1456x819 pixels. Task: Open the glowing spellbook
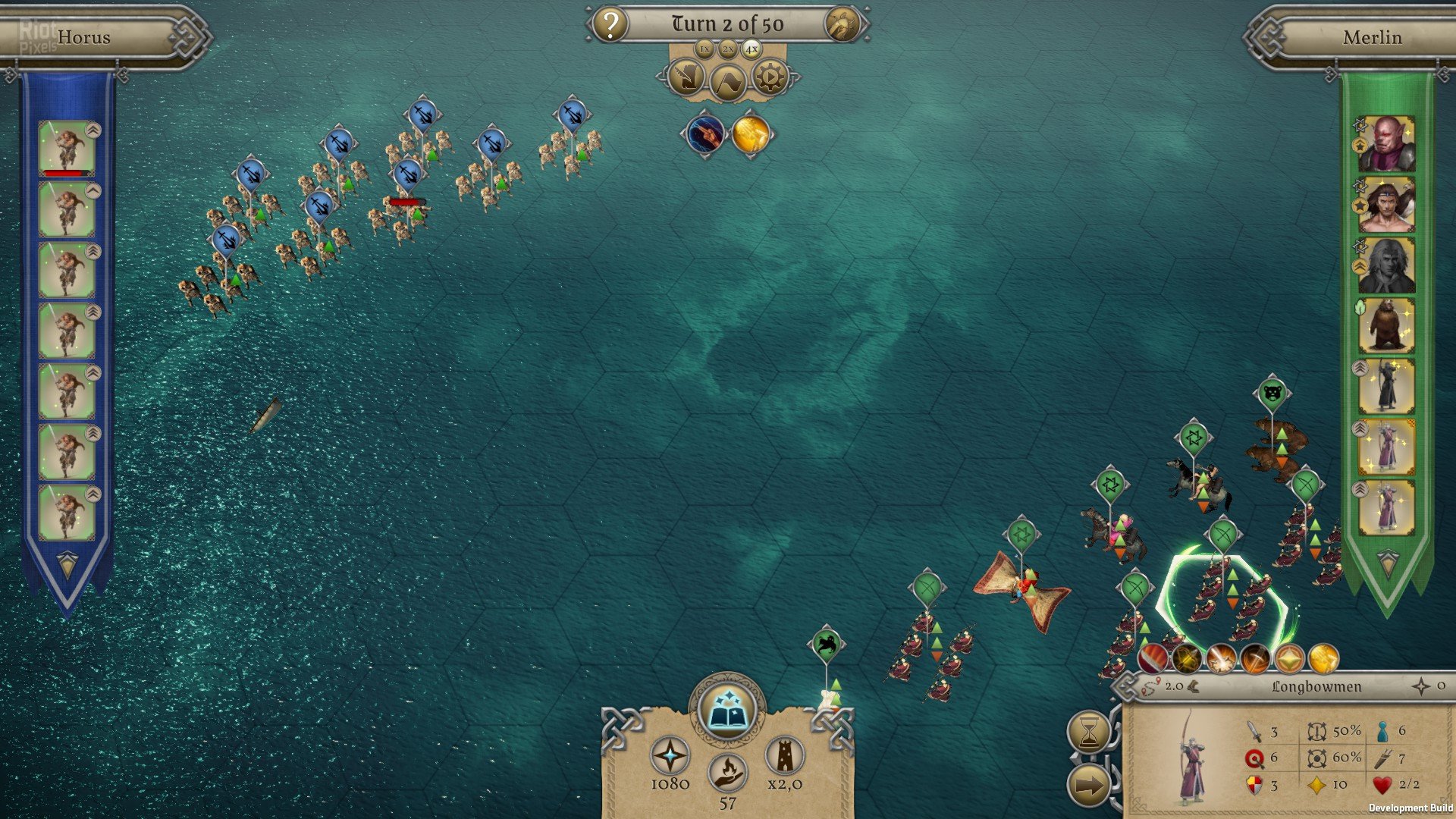pos(727,711)
